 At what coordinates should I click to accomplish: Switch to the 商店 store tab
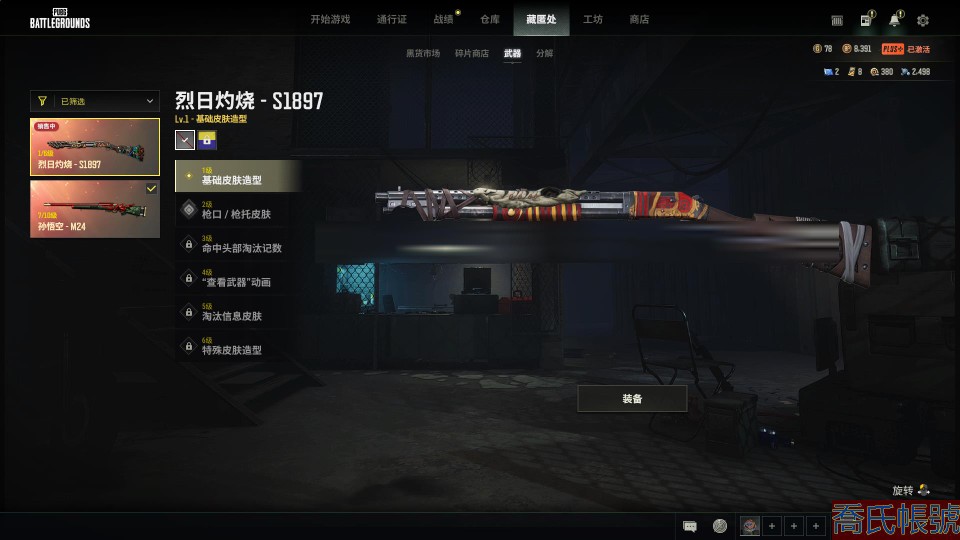click(639, 19)
